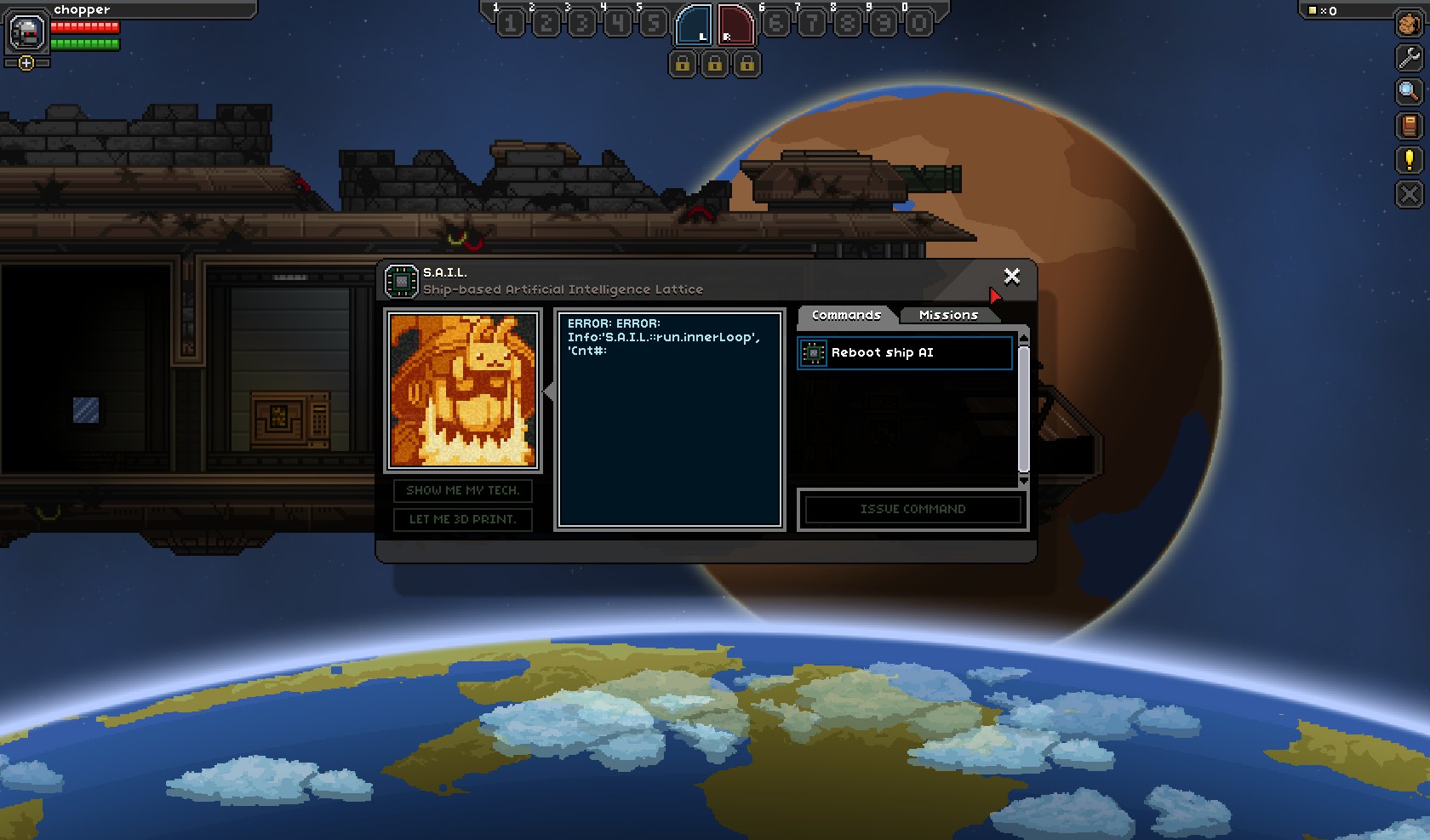Toggle the middle padlock below the hotbar
Viewport: 1430px width, 840px height.
[715, 64]
